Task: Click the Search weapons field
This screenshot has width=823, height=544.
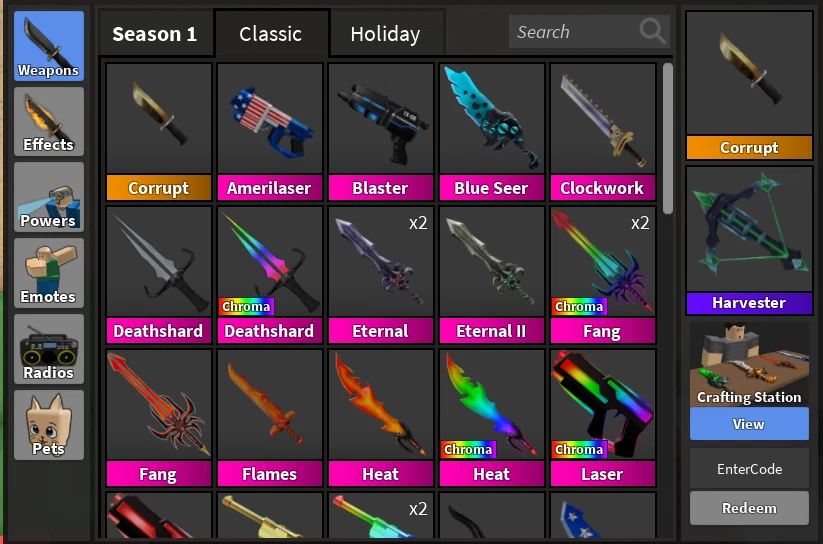Action: click(577, 32)
